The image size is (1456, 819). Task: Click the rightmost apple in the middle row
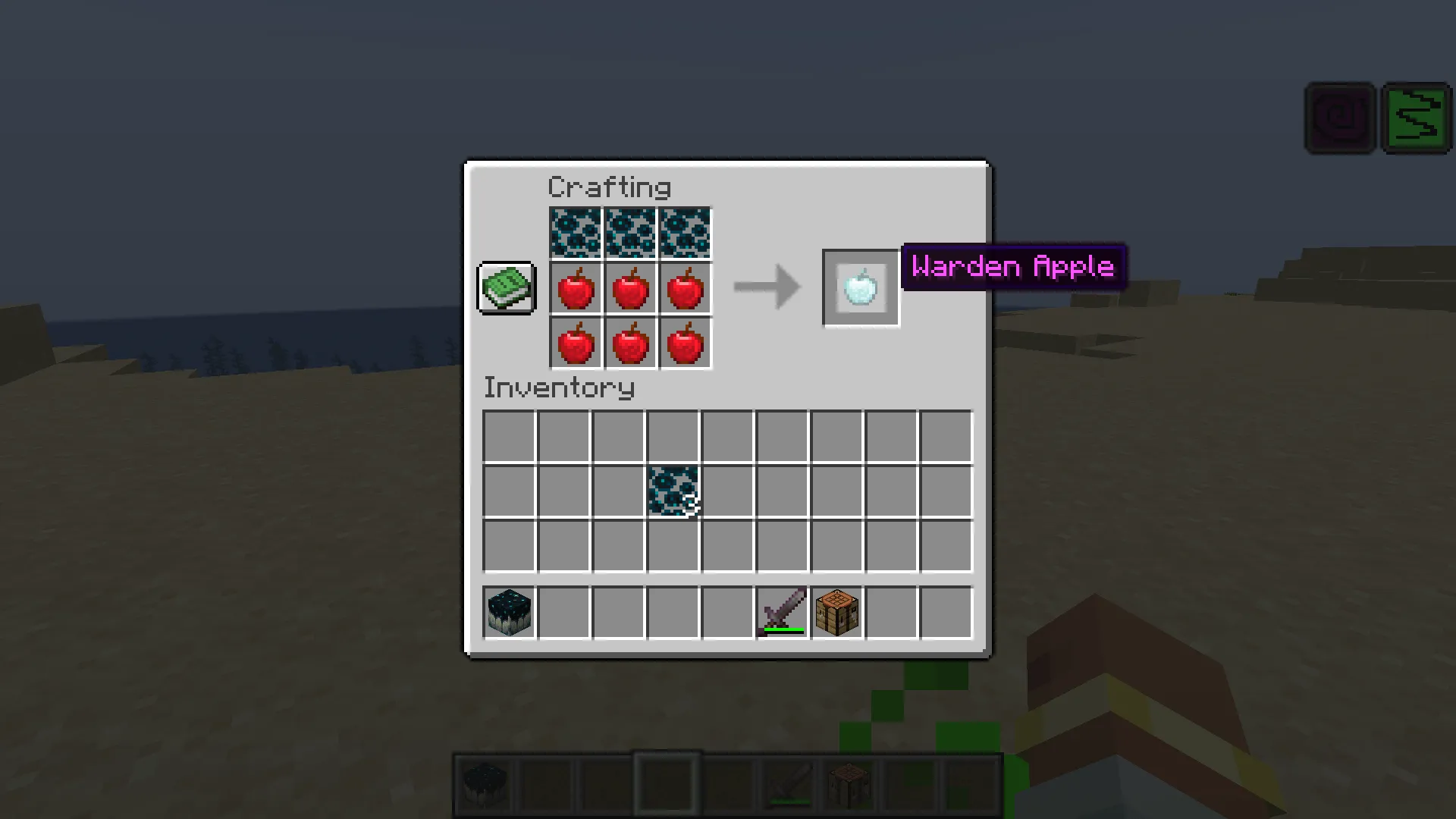(x=684, y=288)
